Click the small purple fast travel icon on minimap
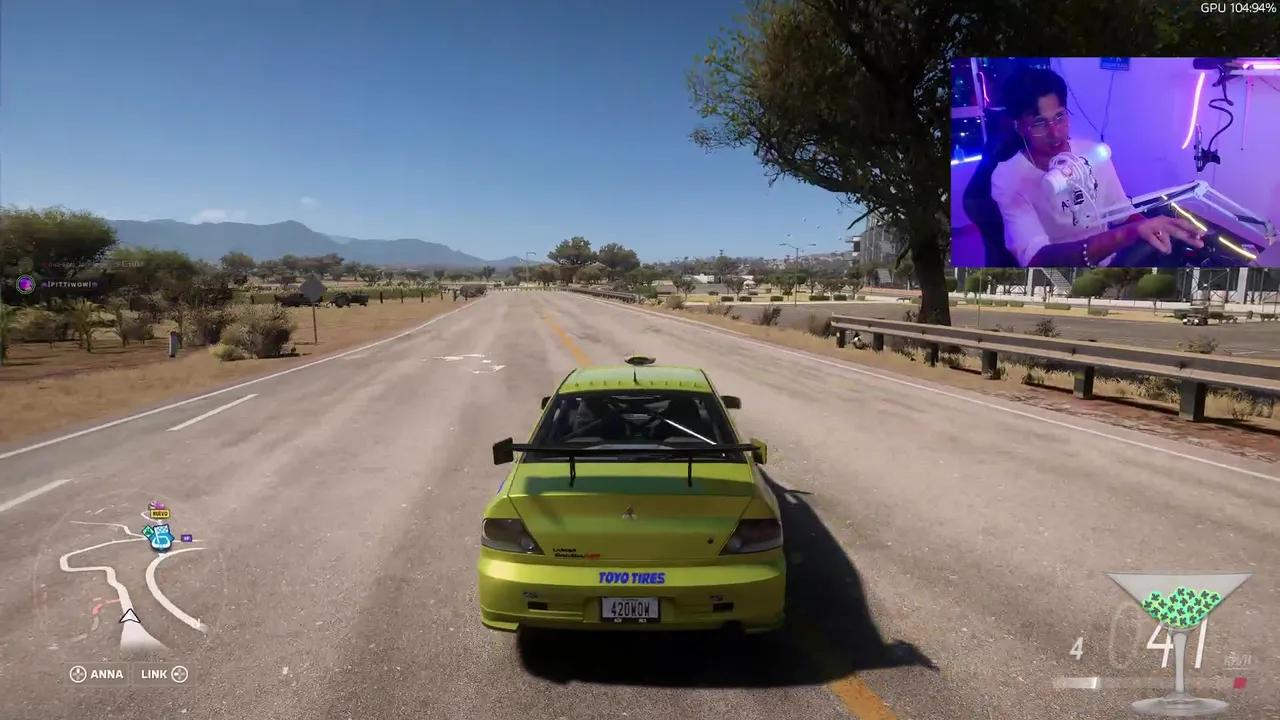Image resolution: width=1280 pixels, height=720 pixels. tap(187, 537)
